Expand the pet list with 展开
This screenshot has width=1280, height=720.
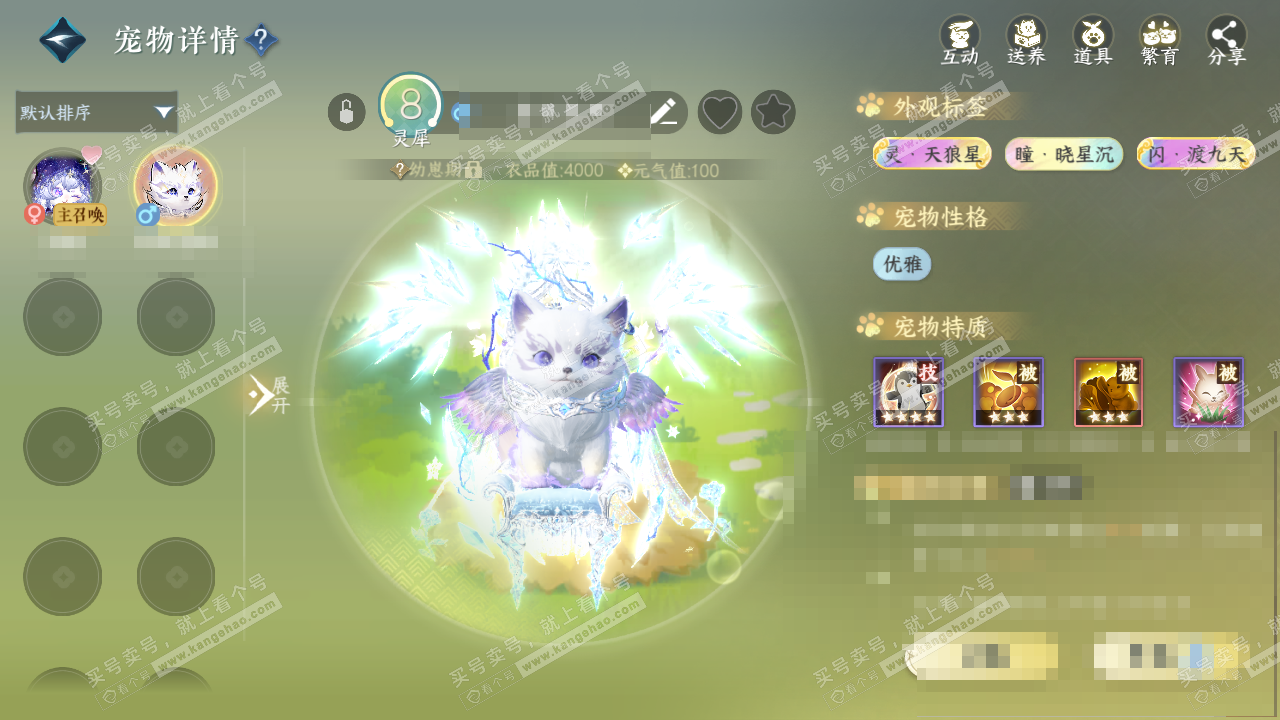[268, 395]
